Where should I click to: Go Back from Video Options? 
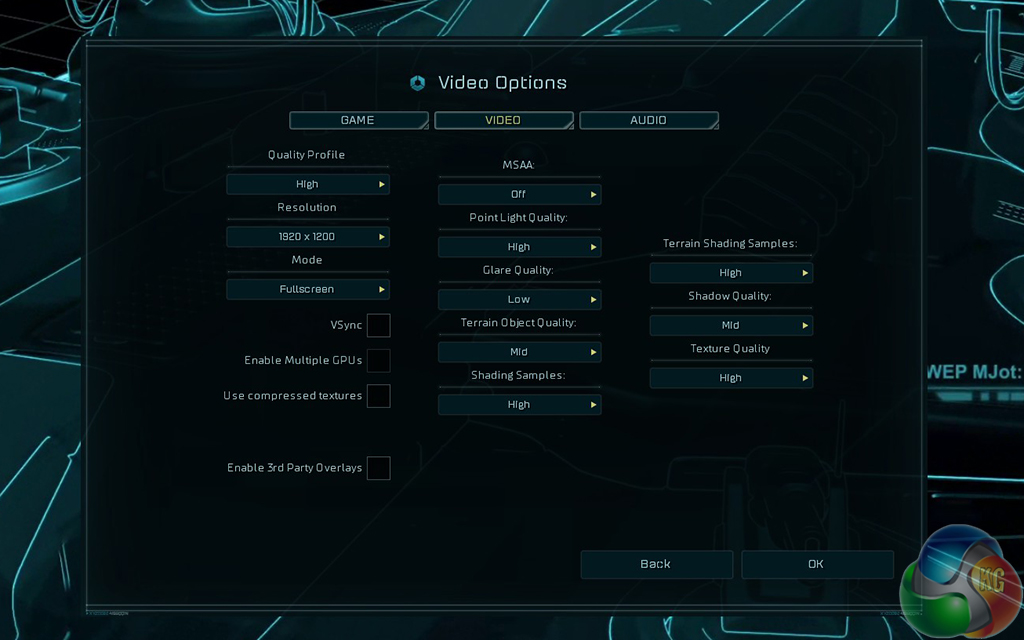656,564
